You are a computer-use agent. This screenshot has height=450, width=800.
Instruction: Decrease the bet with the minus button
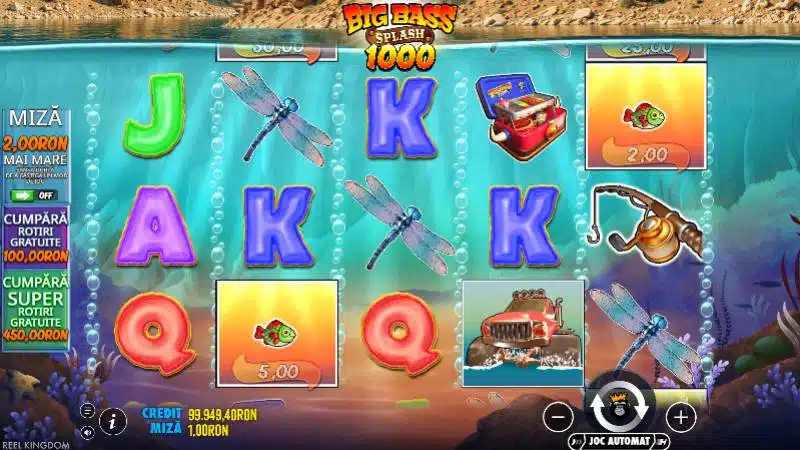[560, 416]
